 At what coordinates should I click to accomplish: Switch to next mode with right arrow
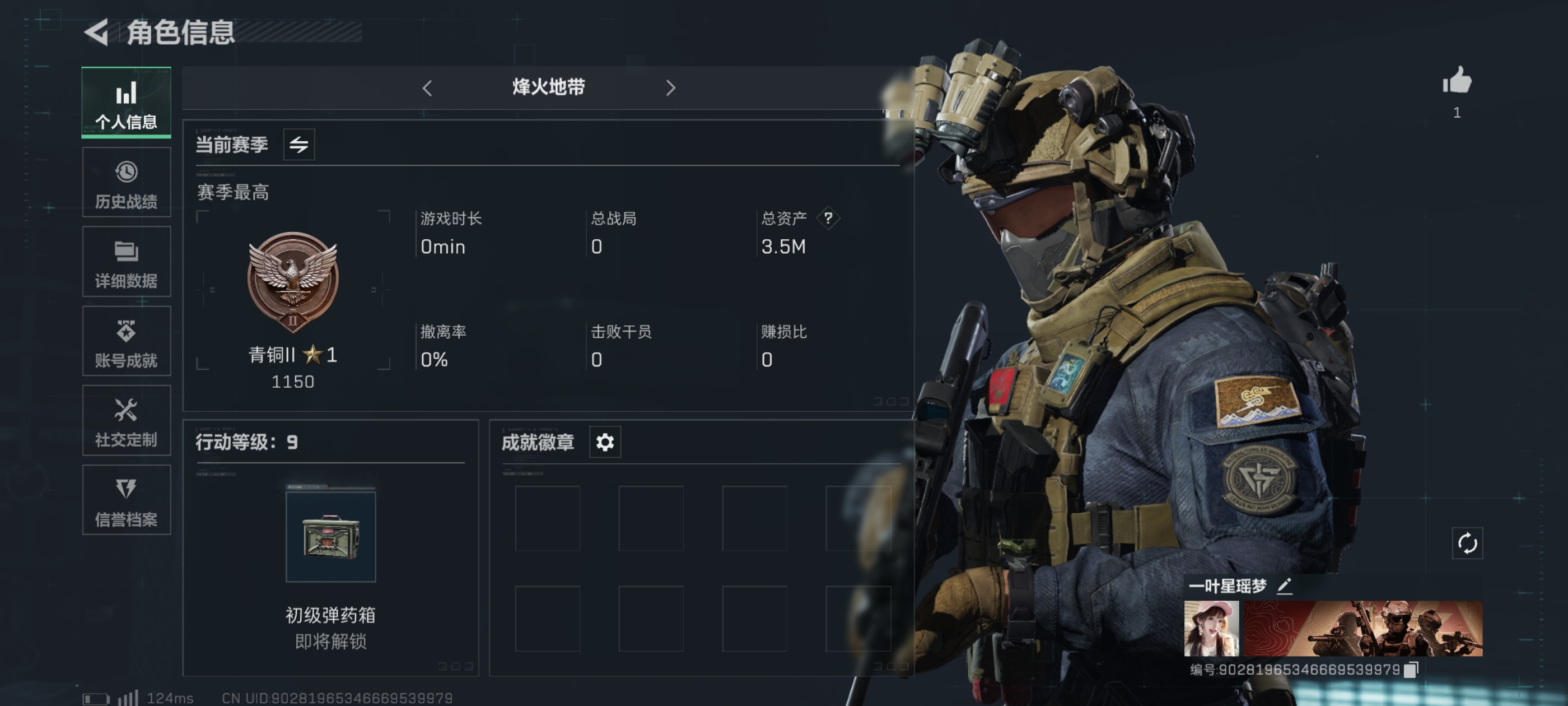(670, 89)
